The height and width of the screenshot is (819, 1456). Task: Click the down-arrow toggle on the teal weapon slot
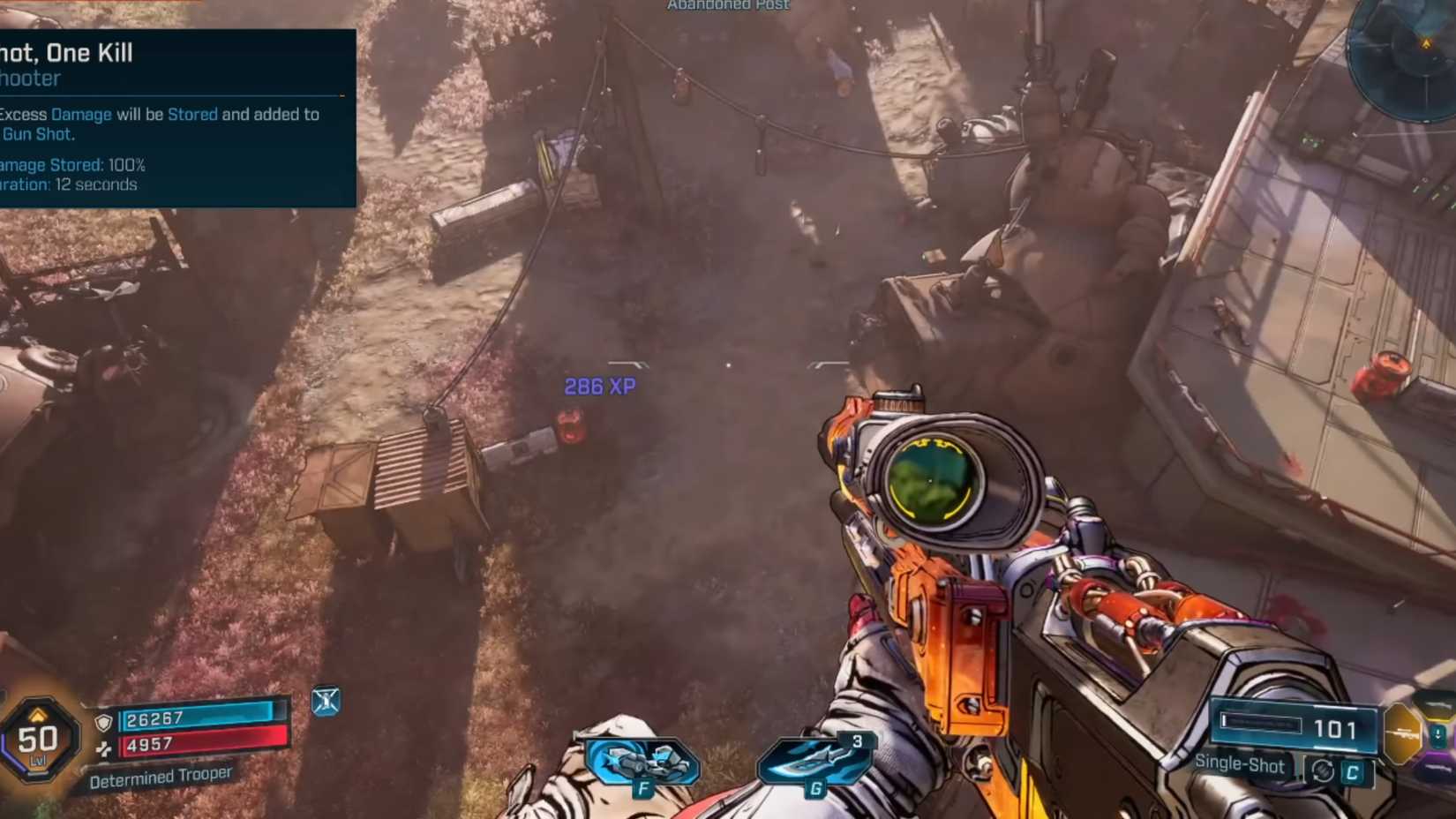pos(1437,733)
